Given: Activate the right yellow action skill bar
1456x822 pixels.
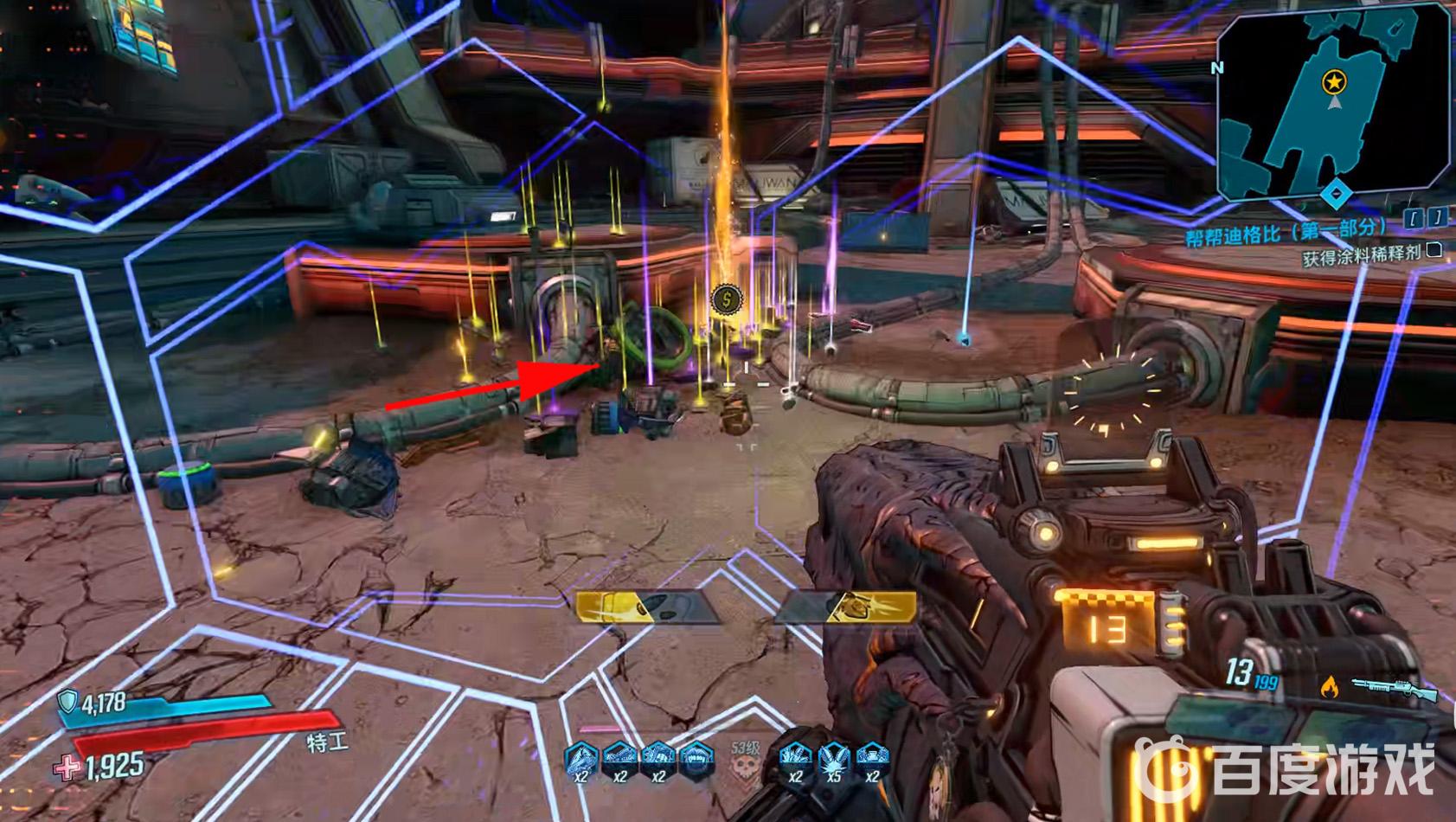Looking at the screenshot, I should pos(846,607).
